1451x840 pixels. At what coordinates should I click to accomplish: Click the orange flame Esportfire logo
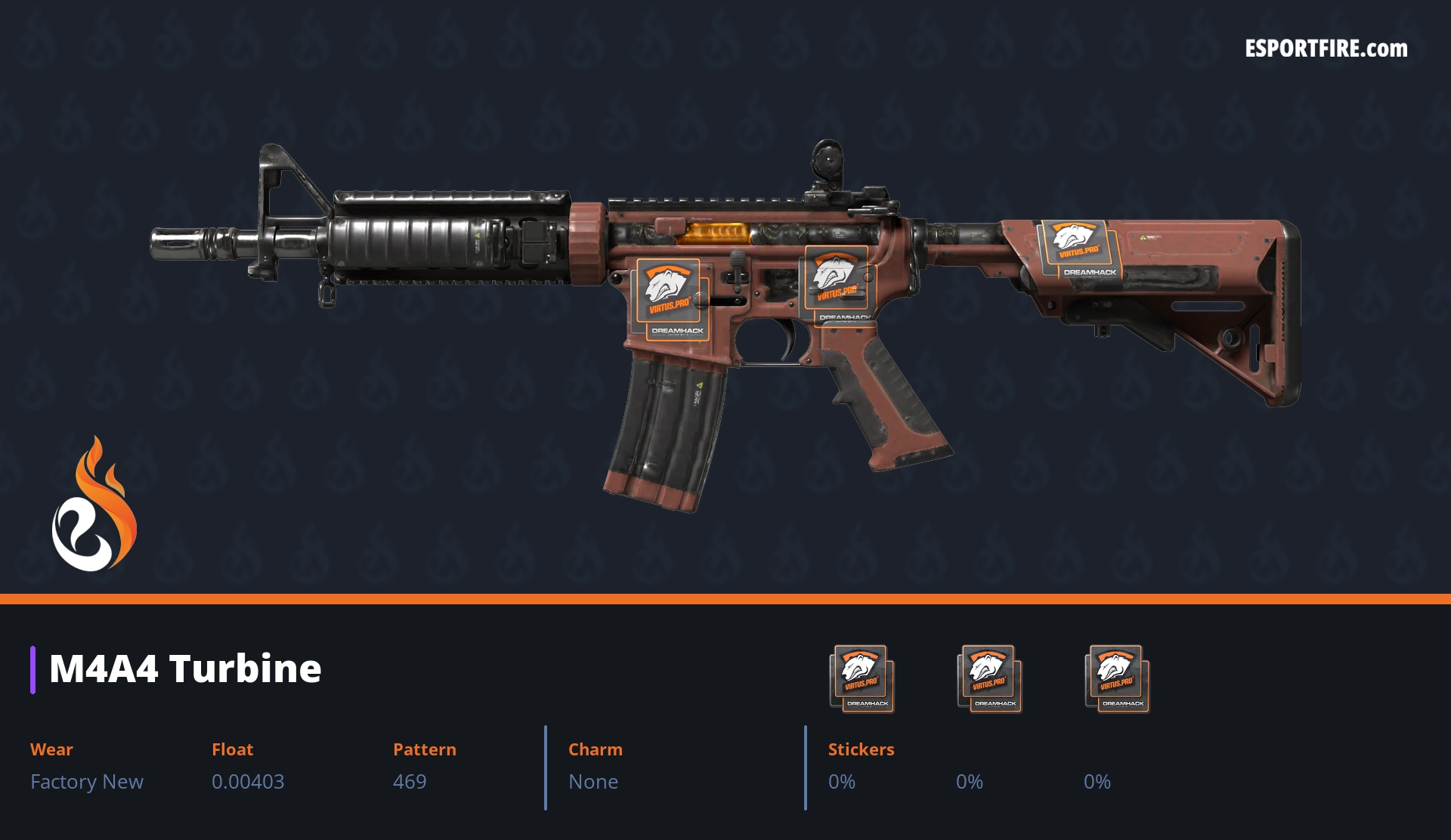click(x=94, y=505)
